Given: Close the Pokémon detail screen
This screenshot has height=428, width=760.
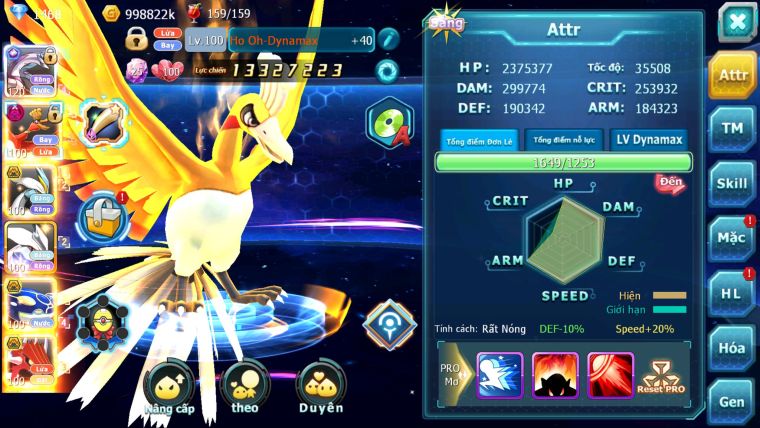Looking at the screenshot, I should click(735, 22).
